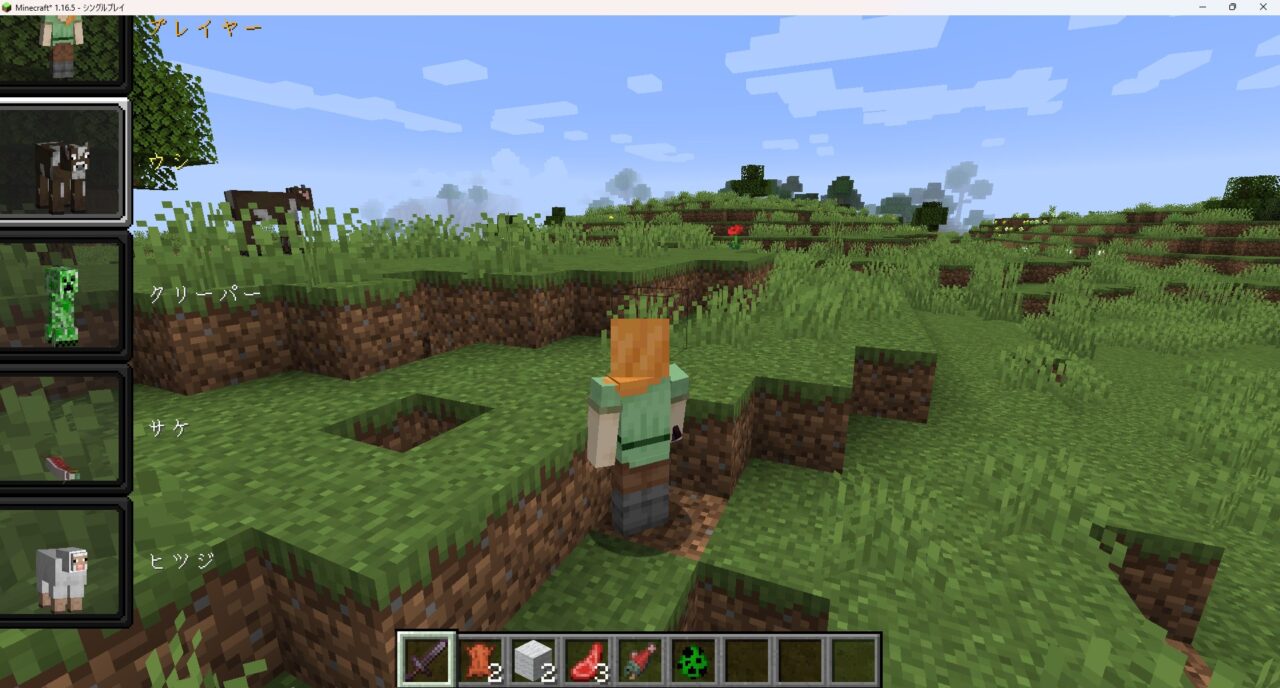Screen dimensions: 1280x688
Task: Choose the creeper (クリーパー) thumbnail
Action: (63, 296)
